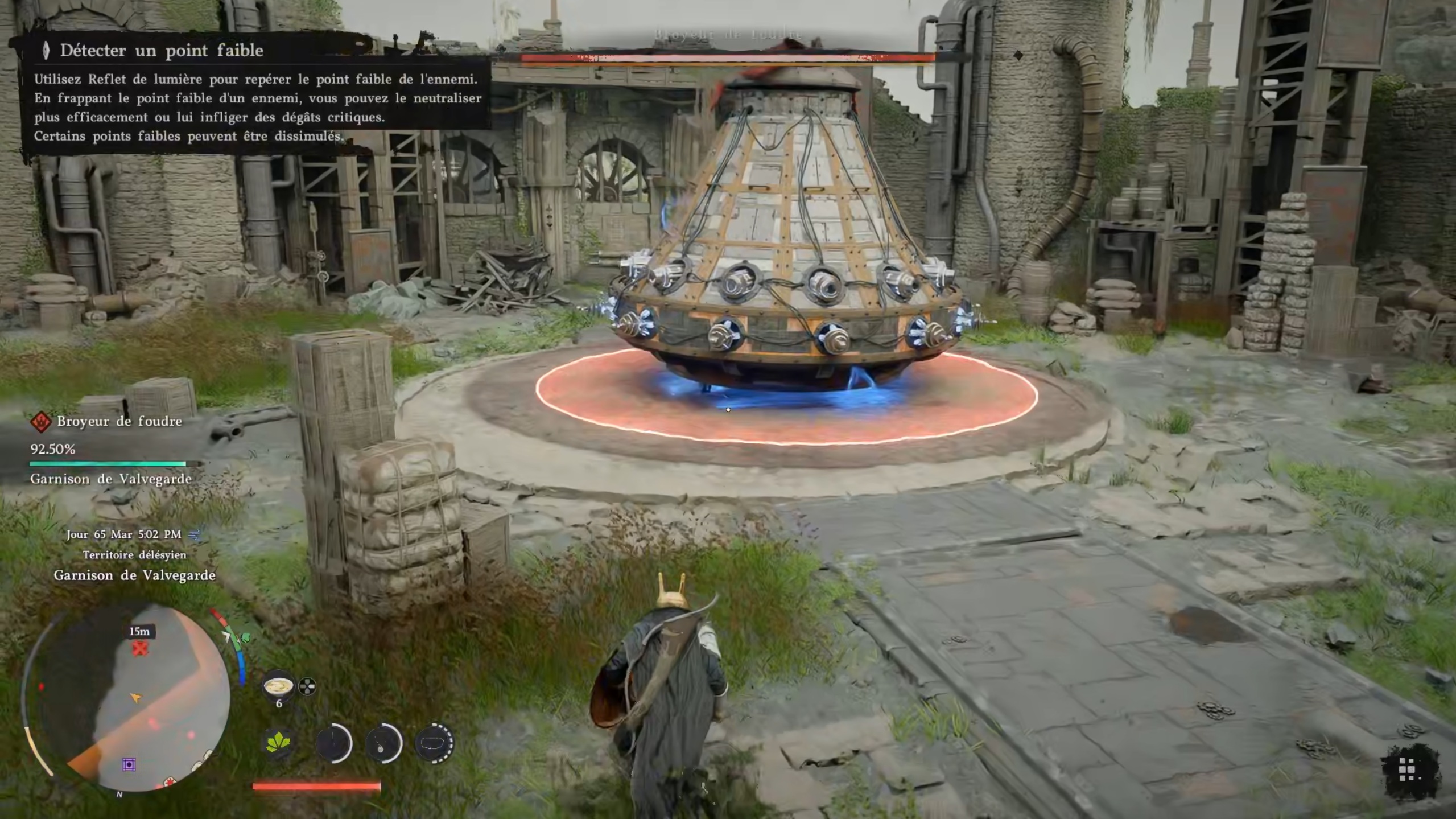The height and width of the screenshot is (819, 1456).
Task: Select the dashed oval skill icon
Action: click(435, 743)
